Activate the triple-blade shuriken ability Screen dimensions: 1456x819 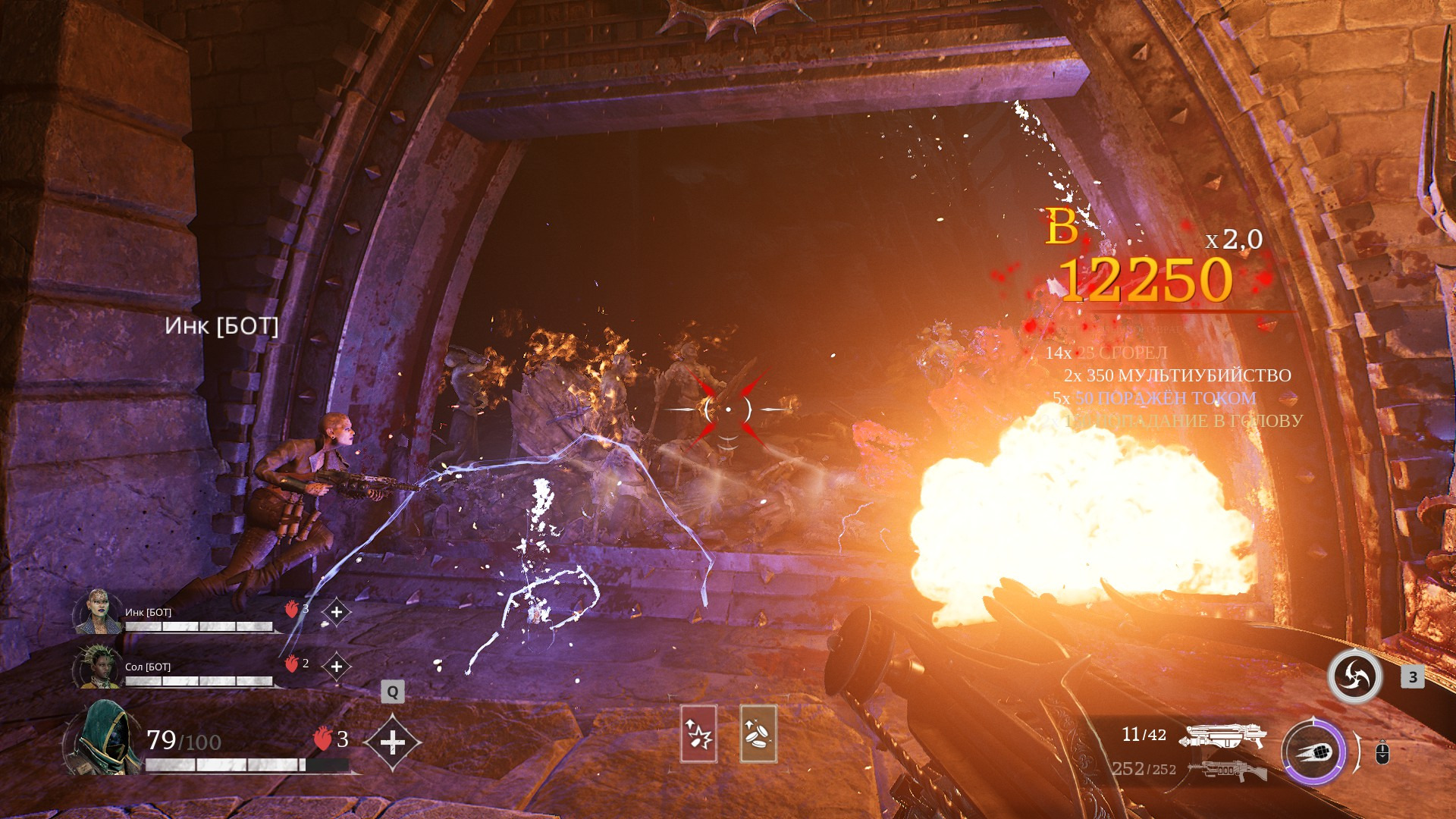[1354, 676]
